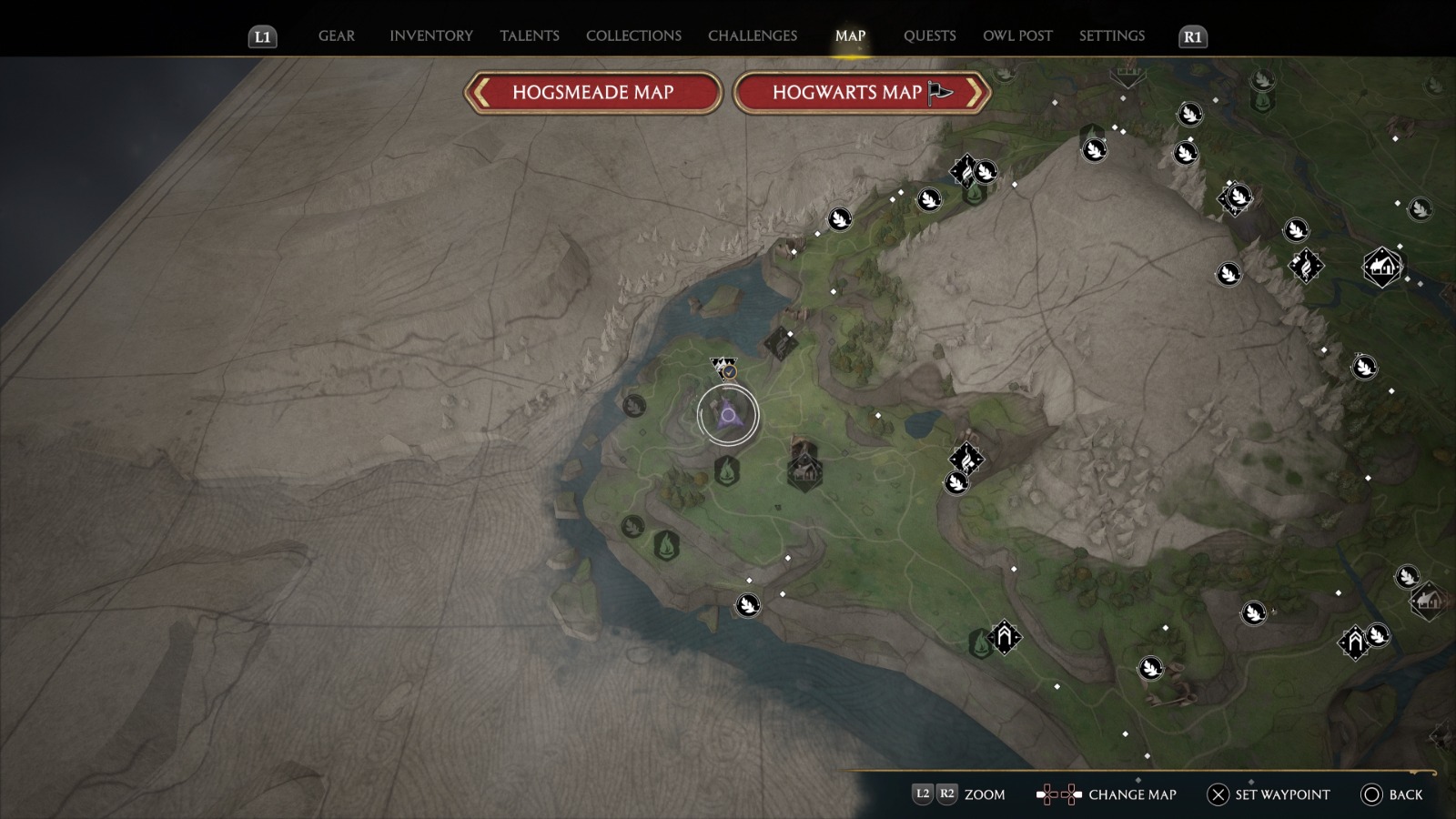Switch to the Hogsmeade Map
Screen dimensions: 1456x819
[592, 92]
